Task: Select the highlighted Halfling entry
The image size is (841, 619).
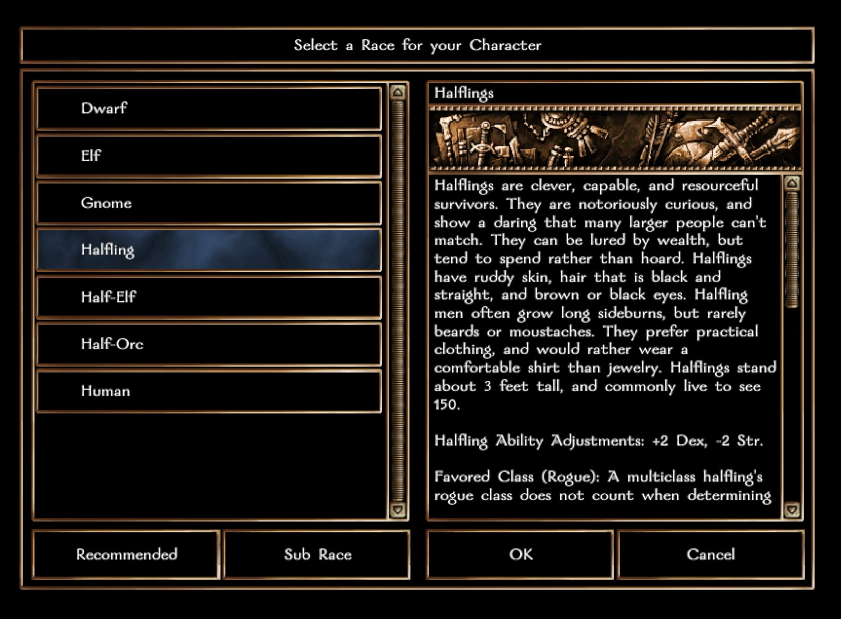Action: (x=209, y=250)
